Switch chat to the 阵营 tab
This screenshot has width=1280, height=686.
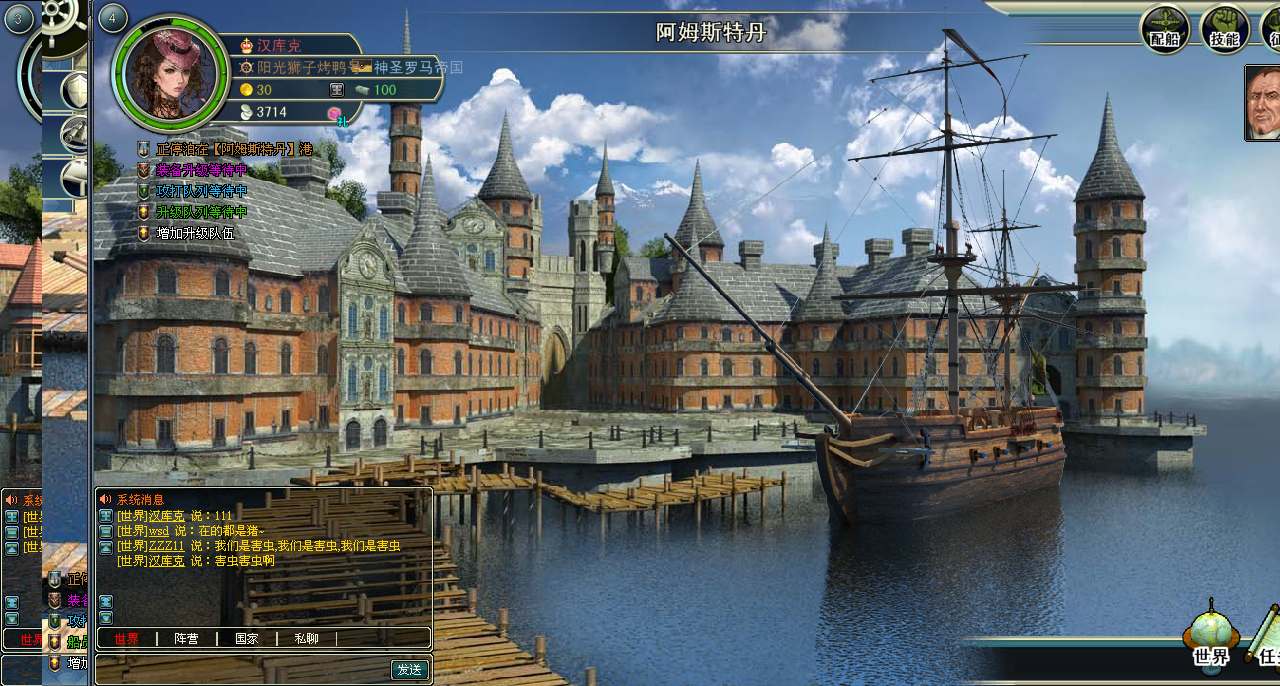[186, 638]
